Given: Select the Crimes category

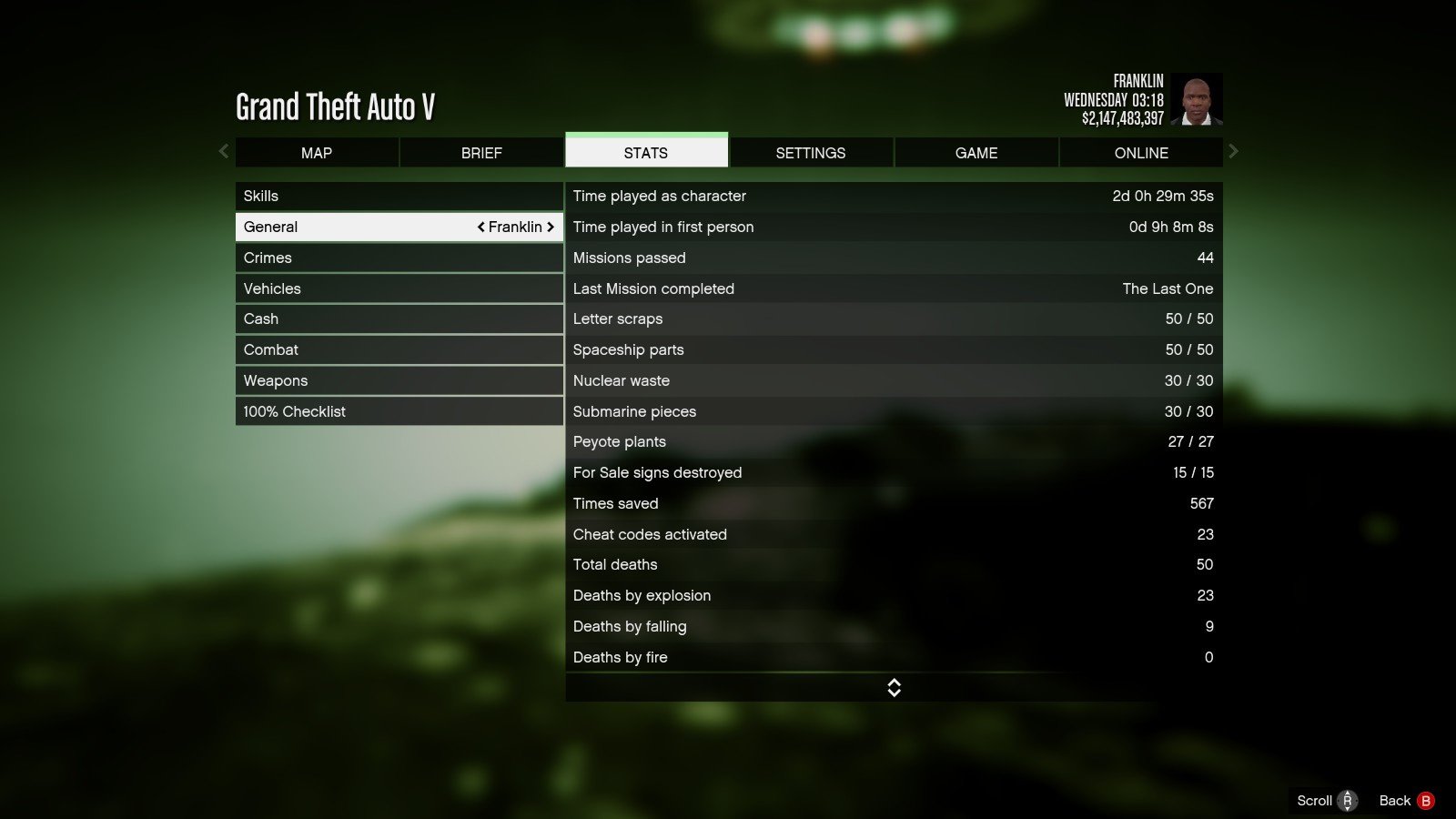Looking at the screenshot, I should pos(400,258).
